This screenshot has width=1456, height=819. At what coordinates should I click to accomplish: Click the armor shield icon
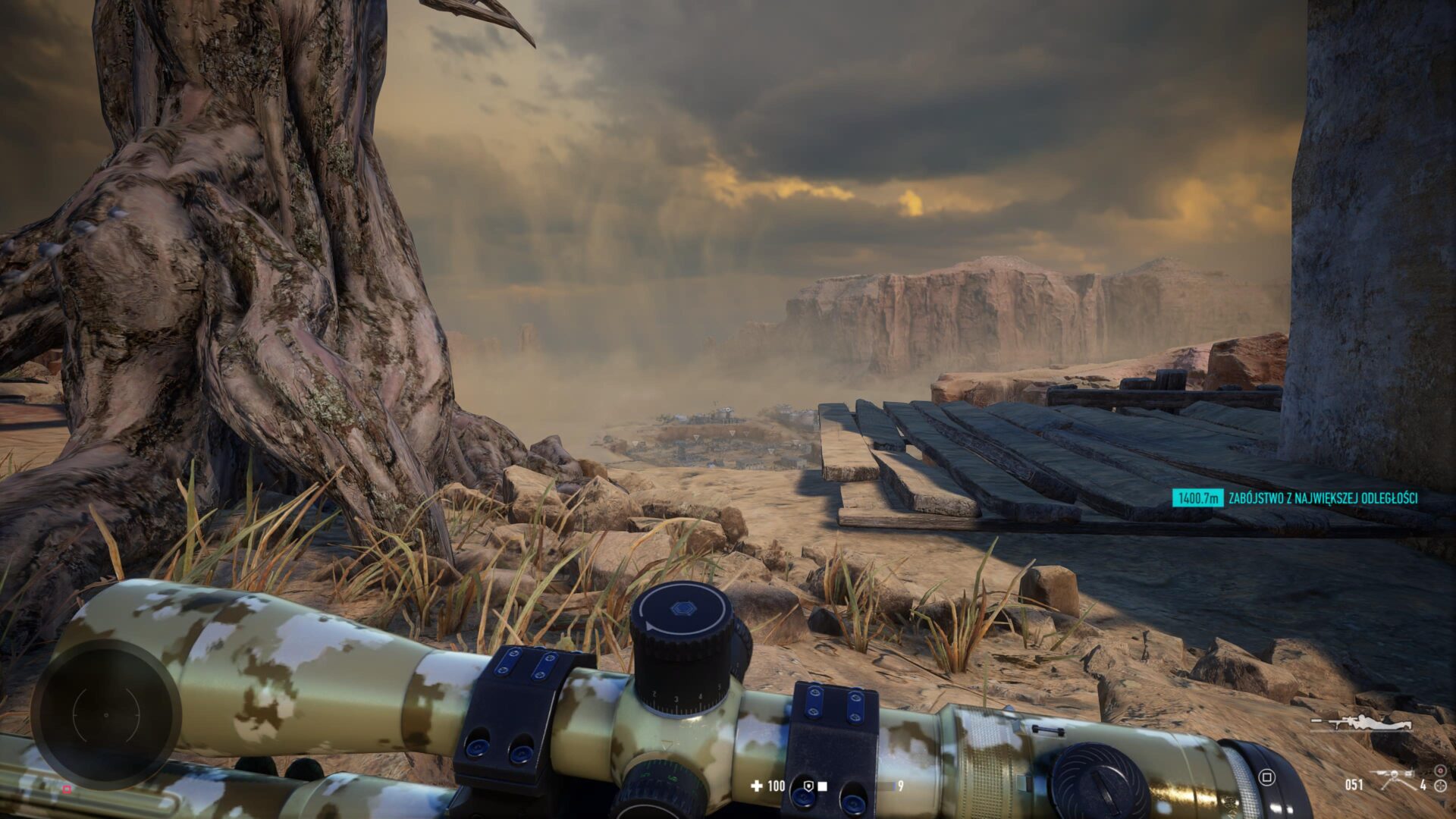809,786
